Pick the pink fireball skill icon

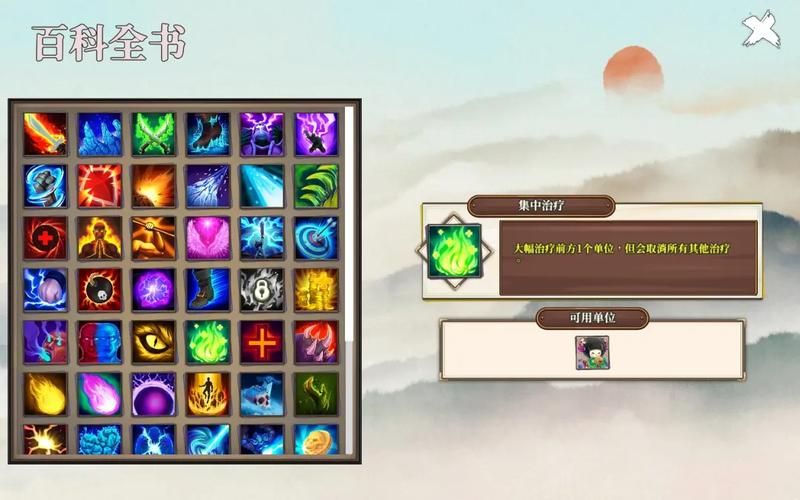tap(100, 394)
